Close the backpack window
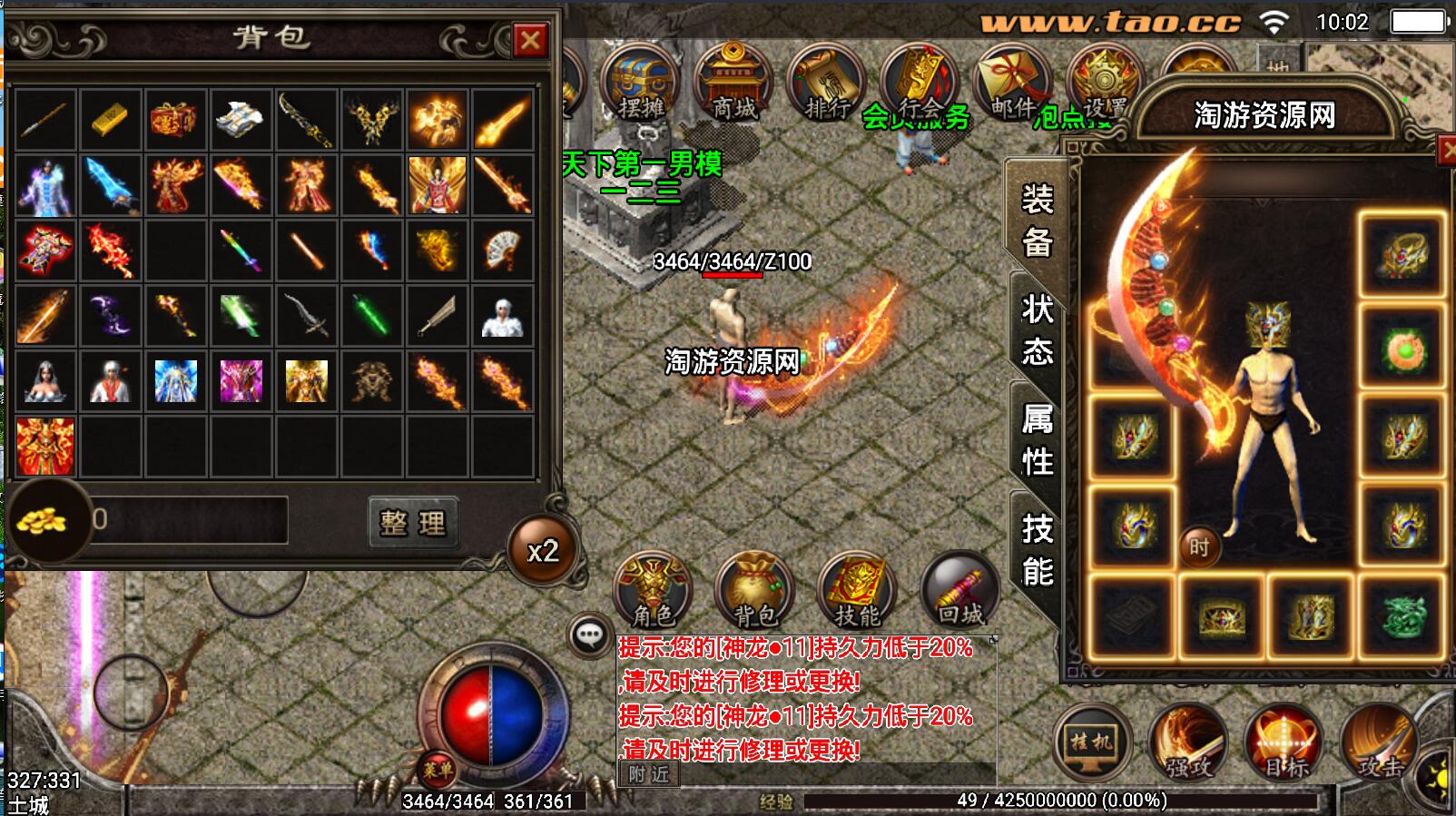1456x816 pixels. point(530,40)
